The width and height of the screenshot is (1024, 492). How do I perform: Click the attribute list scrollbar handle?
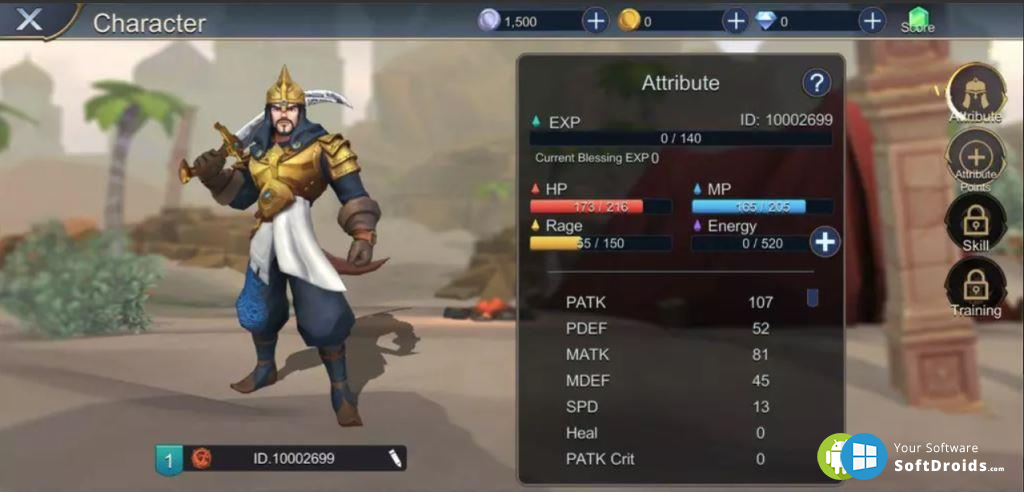click(x=812, y=298)
